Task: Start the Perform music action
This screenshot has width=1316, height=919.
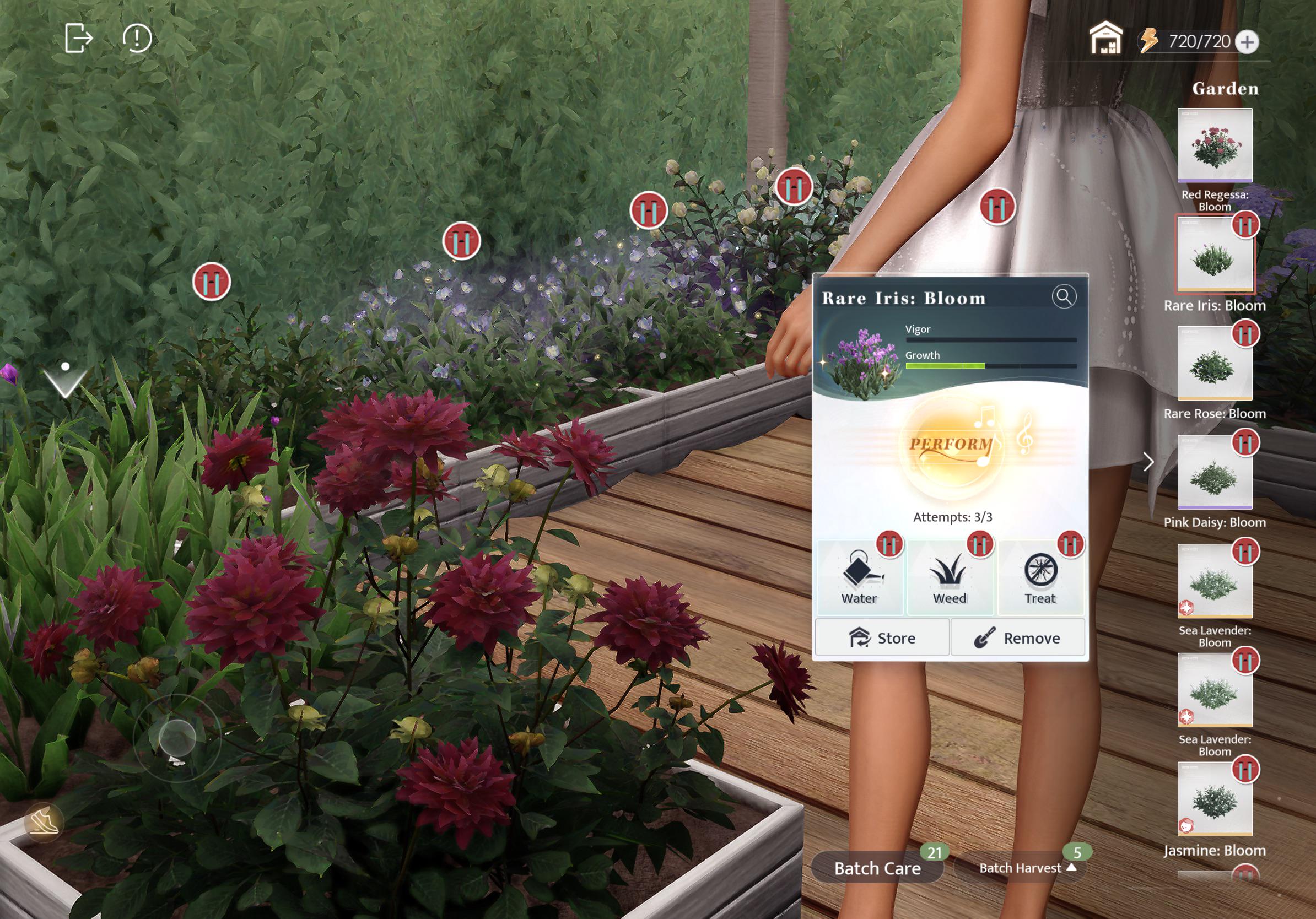Action: 952,445
